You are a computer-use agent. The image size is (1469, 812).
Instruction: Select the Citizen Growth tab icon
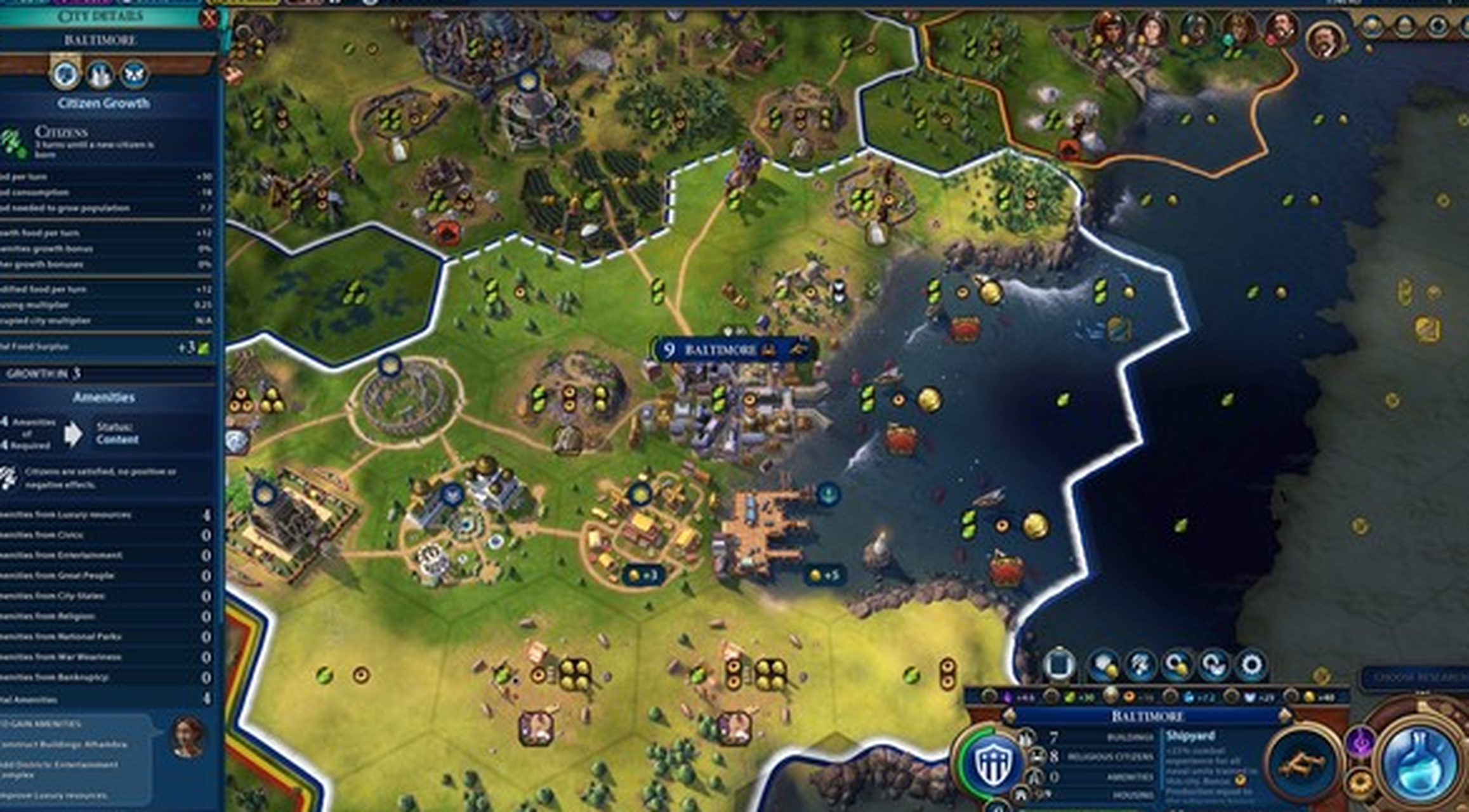[x=65, y=74]
